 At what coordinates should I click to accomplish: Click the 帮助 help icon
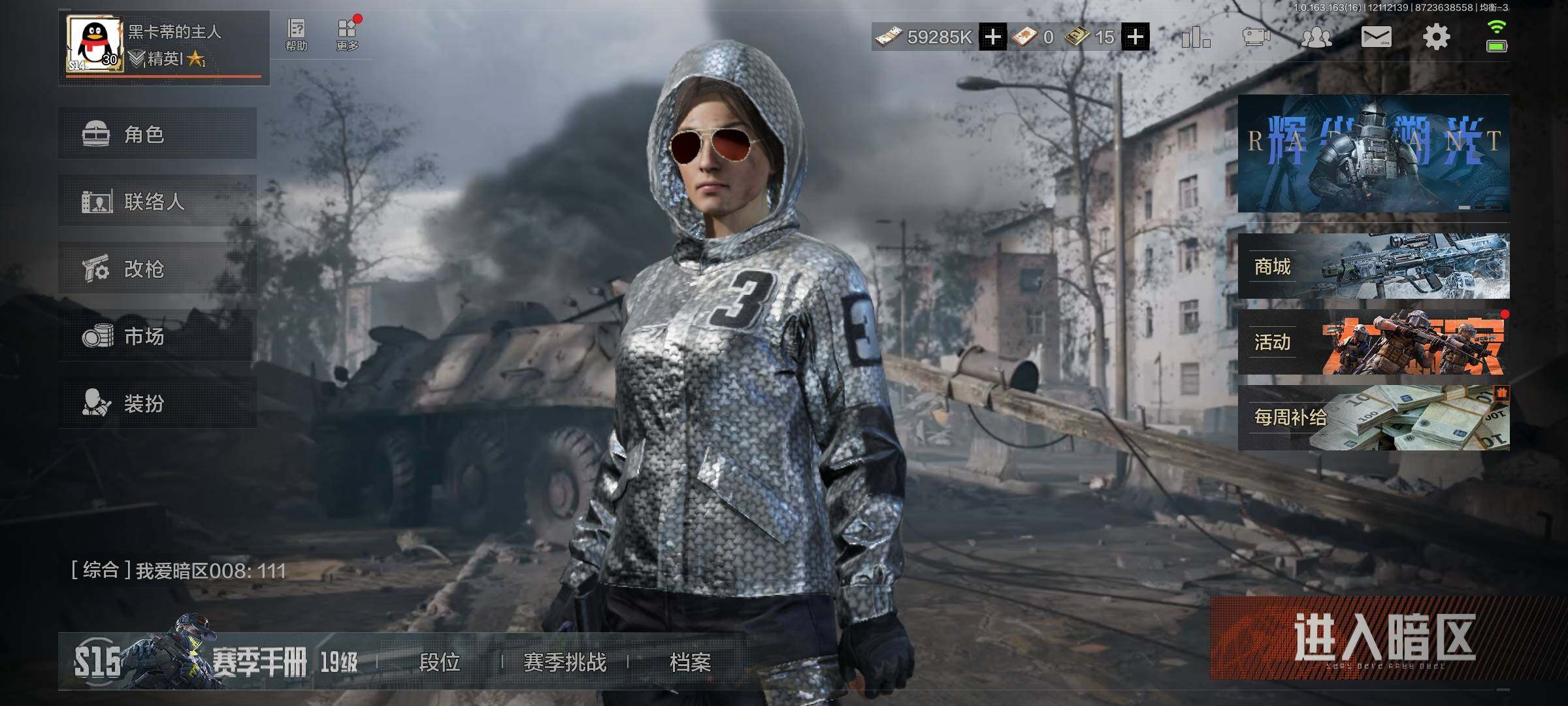tap(296, 35)
